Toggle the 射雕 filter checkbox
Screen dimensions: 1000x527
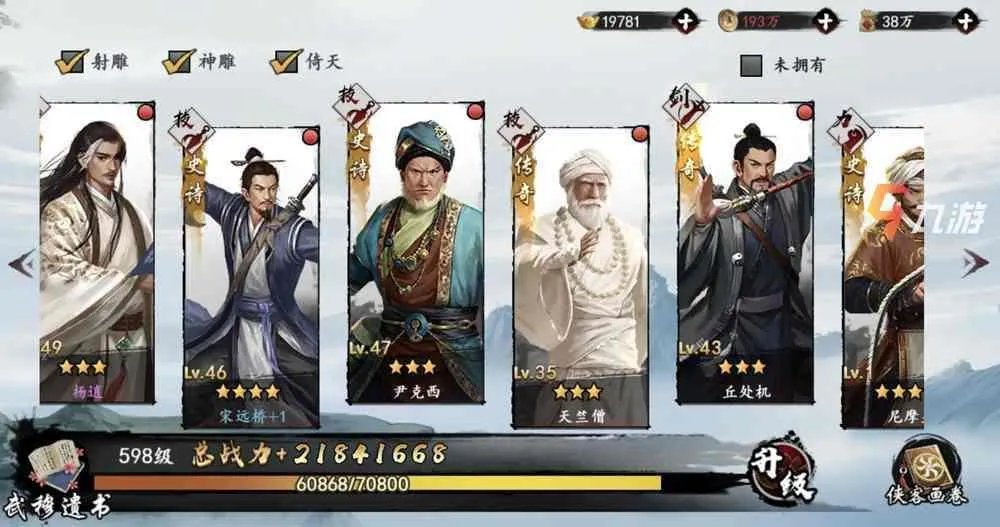click(70, 62)
